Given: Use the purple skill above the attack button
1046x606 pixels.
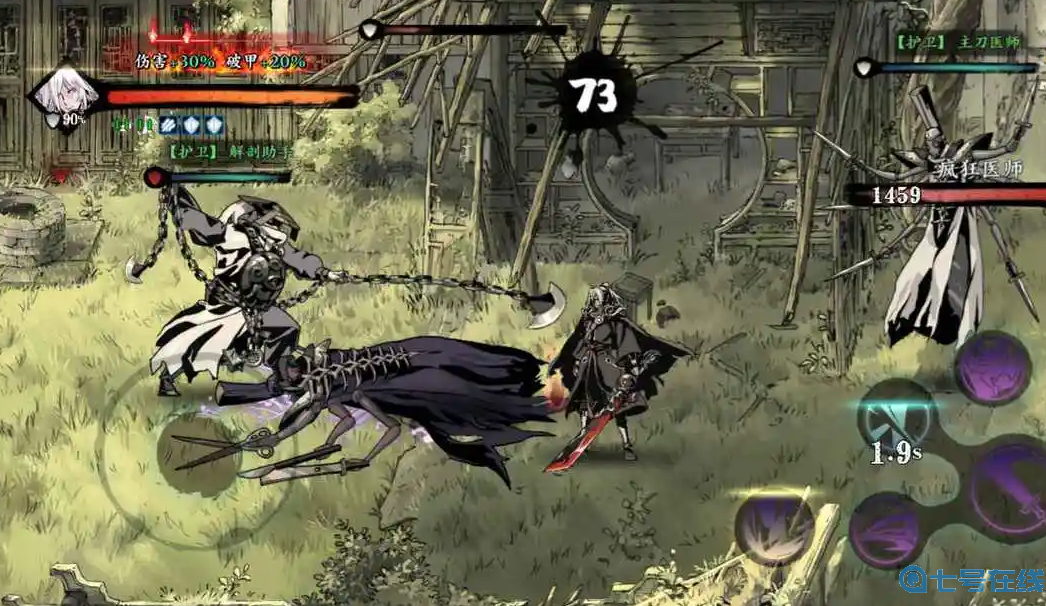Looking at the screenshot, I should [x=992, y=369].
